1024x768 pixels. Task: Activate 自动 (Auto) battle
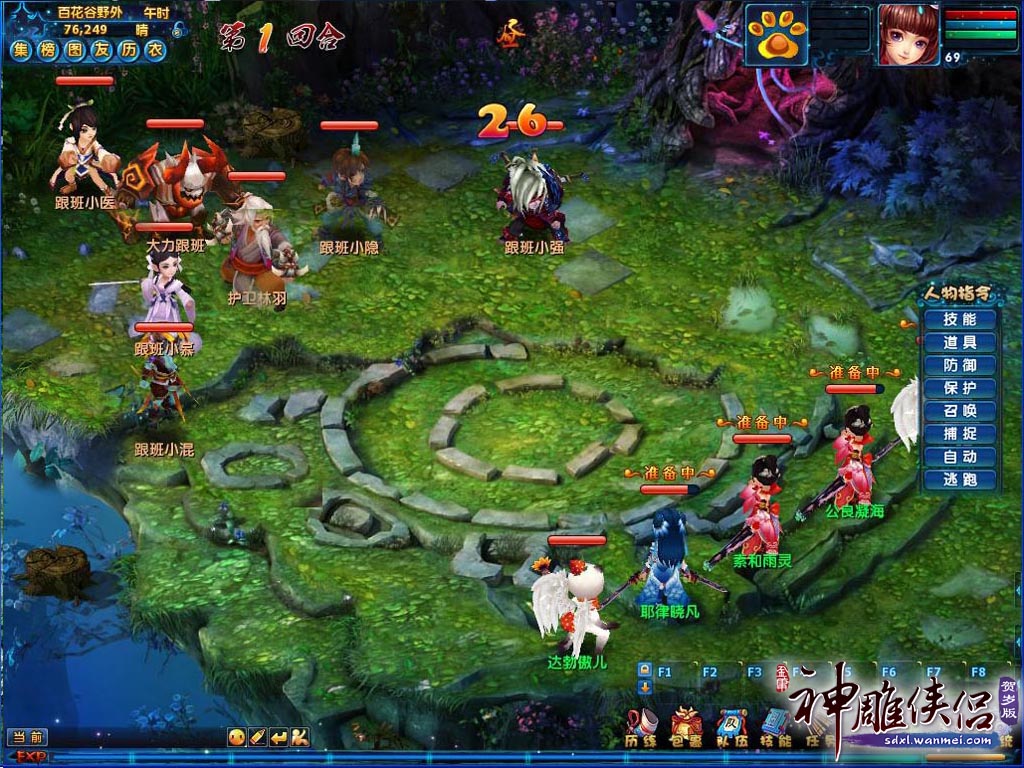pyautogui.click(x=957, y=457)
